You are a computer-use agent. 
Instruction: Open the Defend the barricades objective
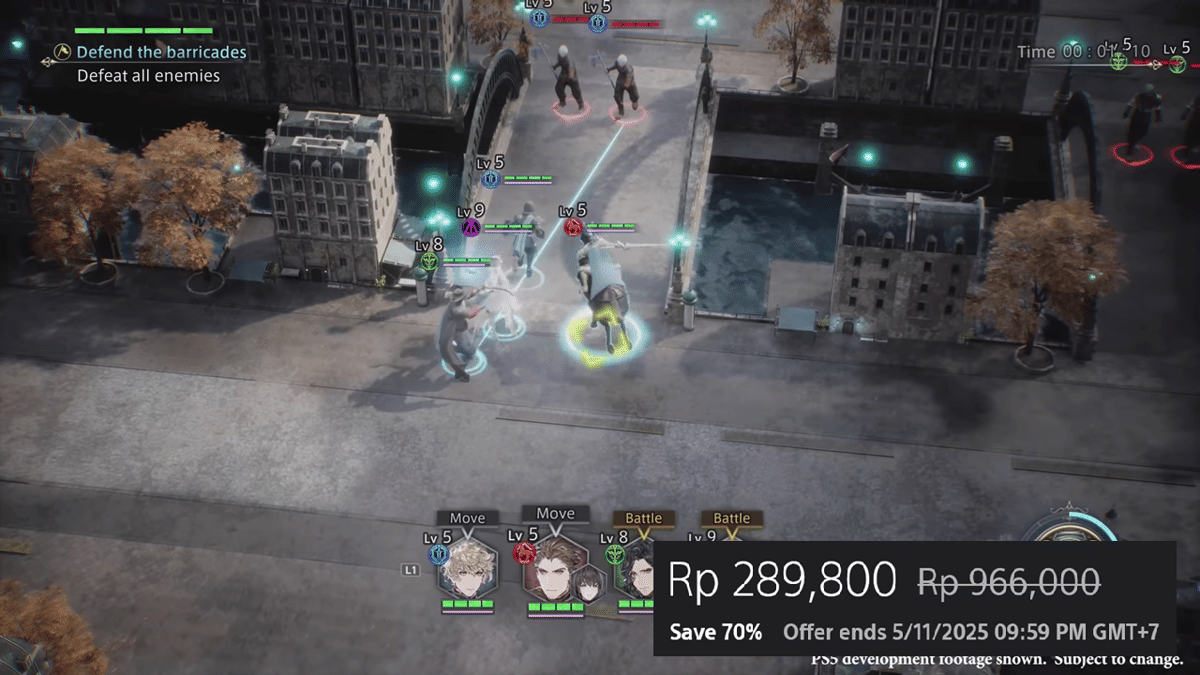tap(161, 52)
